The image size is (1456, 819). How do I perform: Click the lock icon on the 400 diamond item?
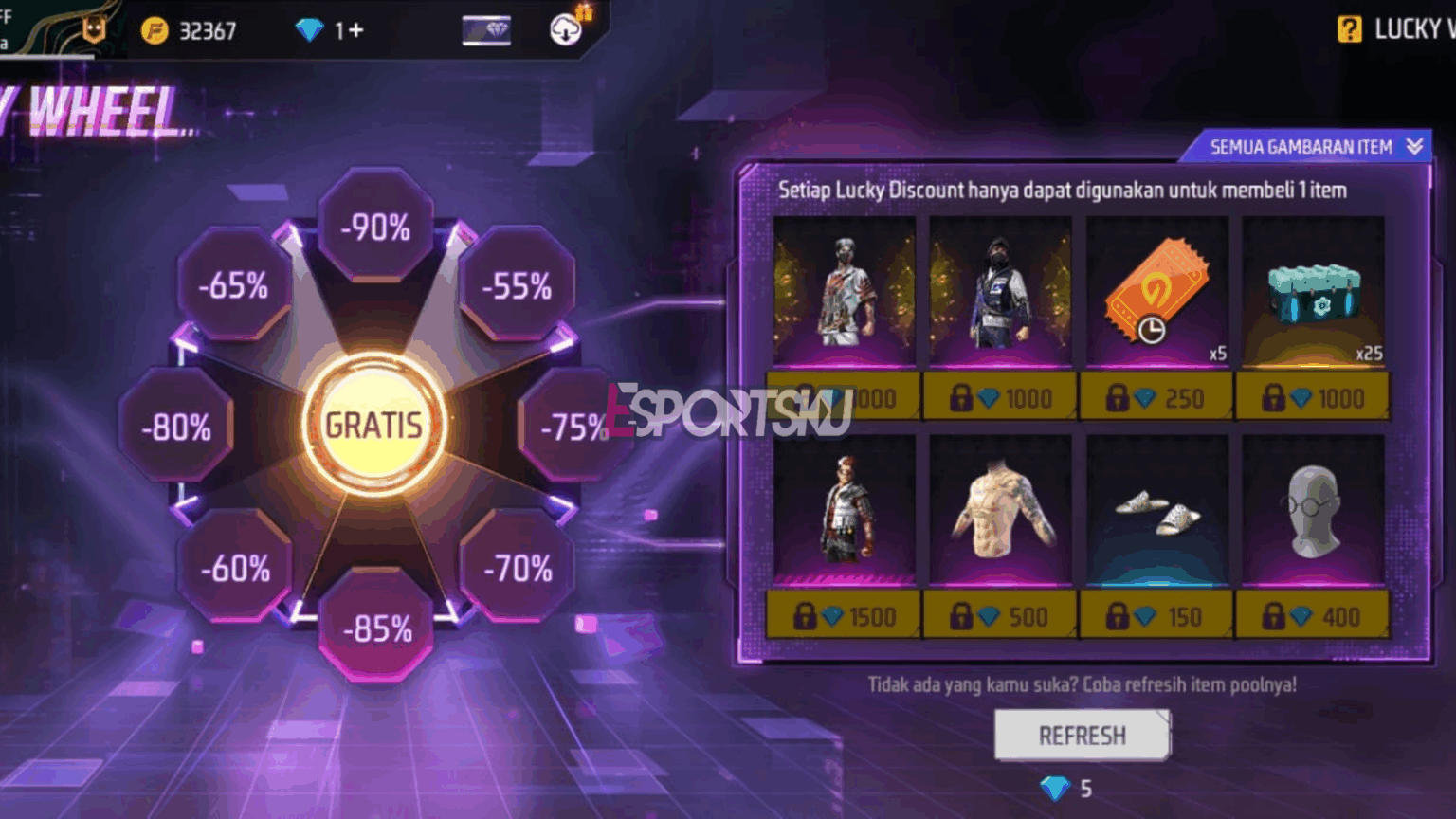(1274, 616)
